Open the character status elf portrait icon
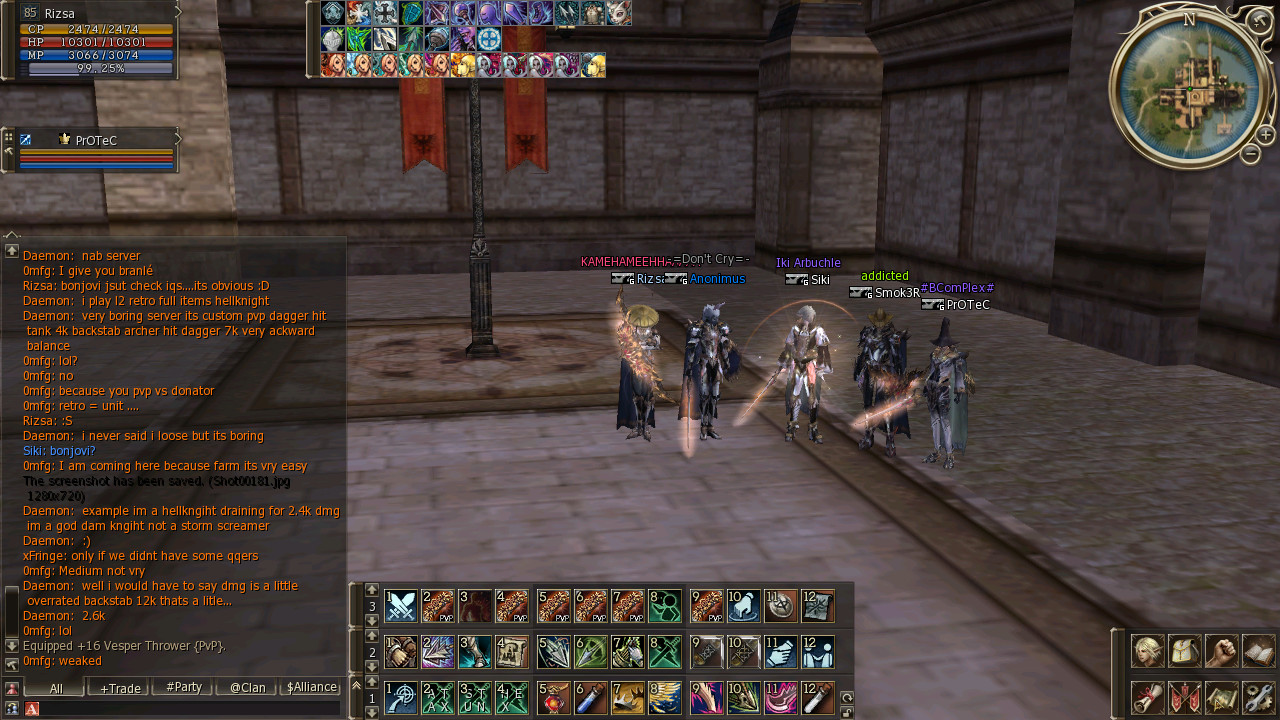Viewport: 1280px width, 720px height. [1147, 650]
